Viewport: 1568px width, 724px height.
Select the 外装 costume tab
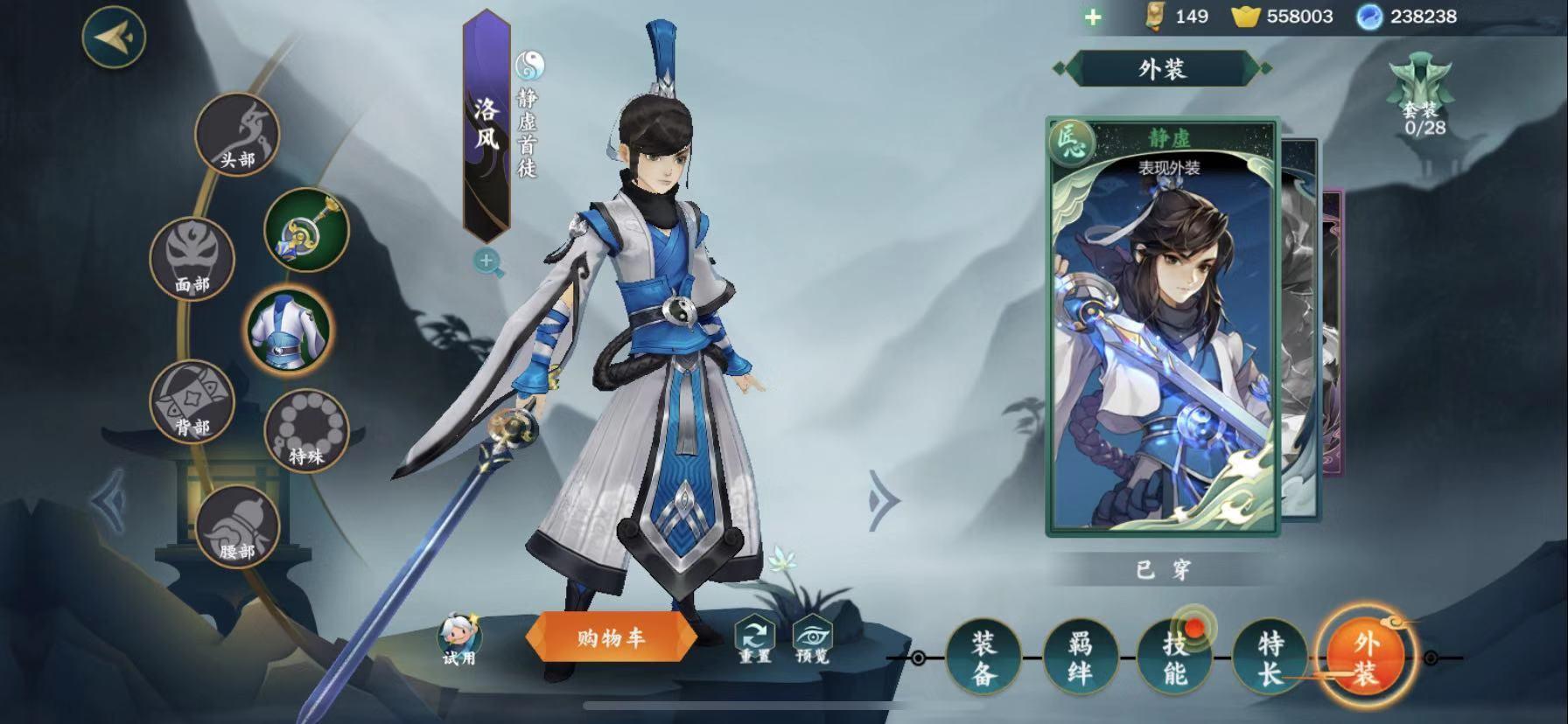pyautogui.click(x=1365, y=658)
